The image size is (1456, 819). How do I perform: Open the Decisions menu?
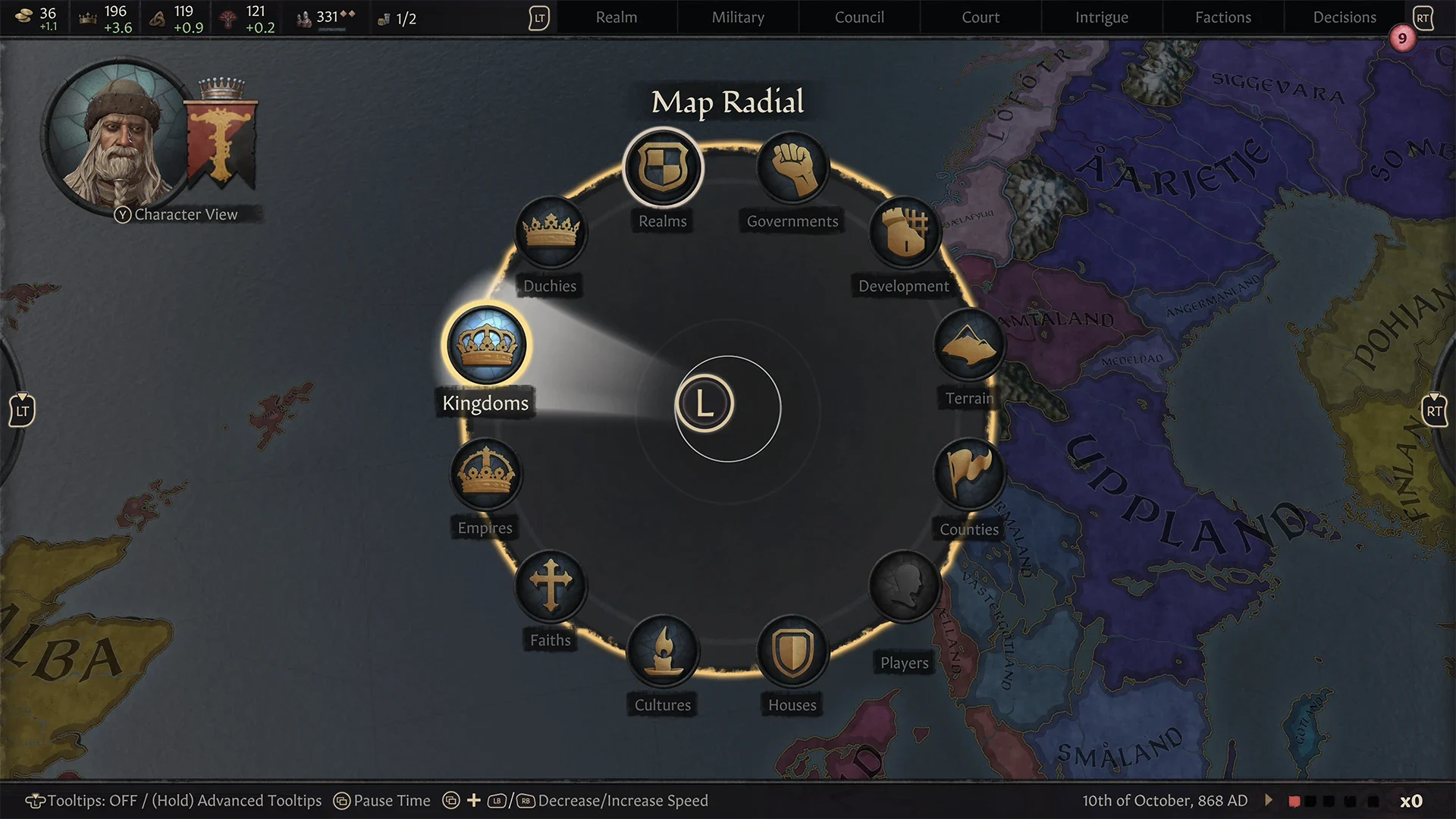(x=1343, y=17)
